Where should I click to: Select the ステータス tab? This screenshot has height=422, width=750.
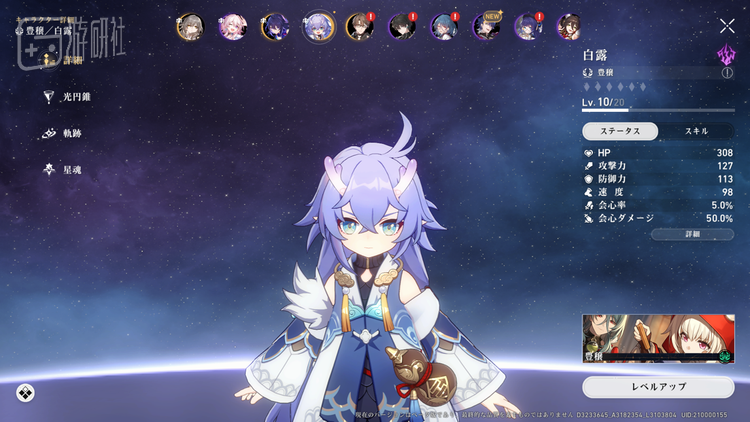pyautogui.click(x=620, y=131)
